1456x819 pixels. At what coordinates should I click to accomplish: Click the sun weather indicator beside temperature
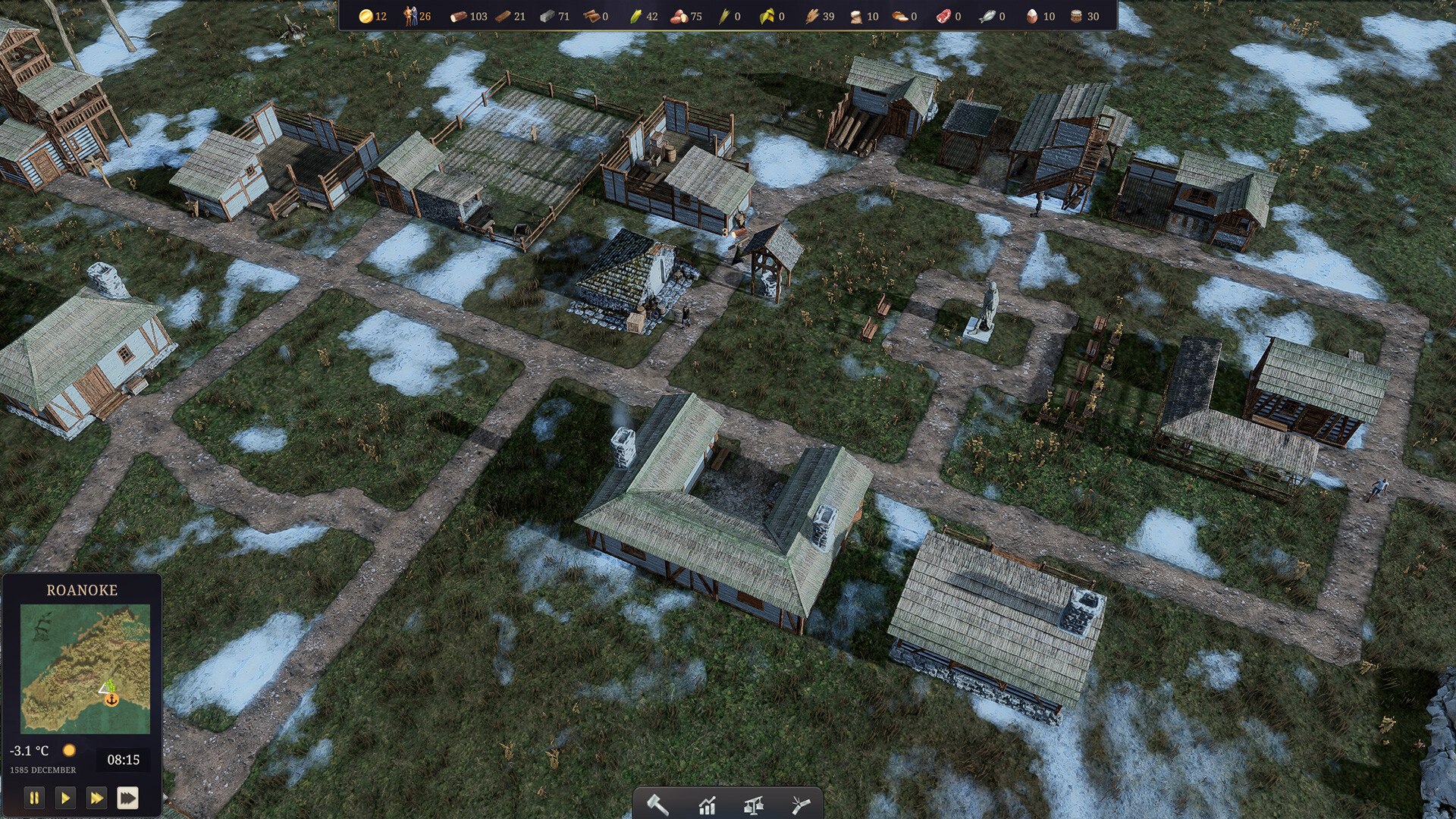click(70, 750)
